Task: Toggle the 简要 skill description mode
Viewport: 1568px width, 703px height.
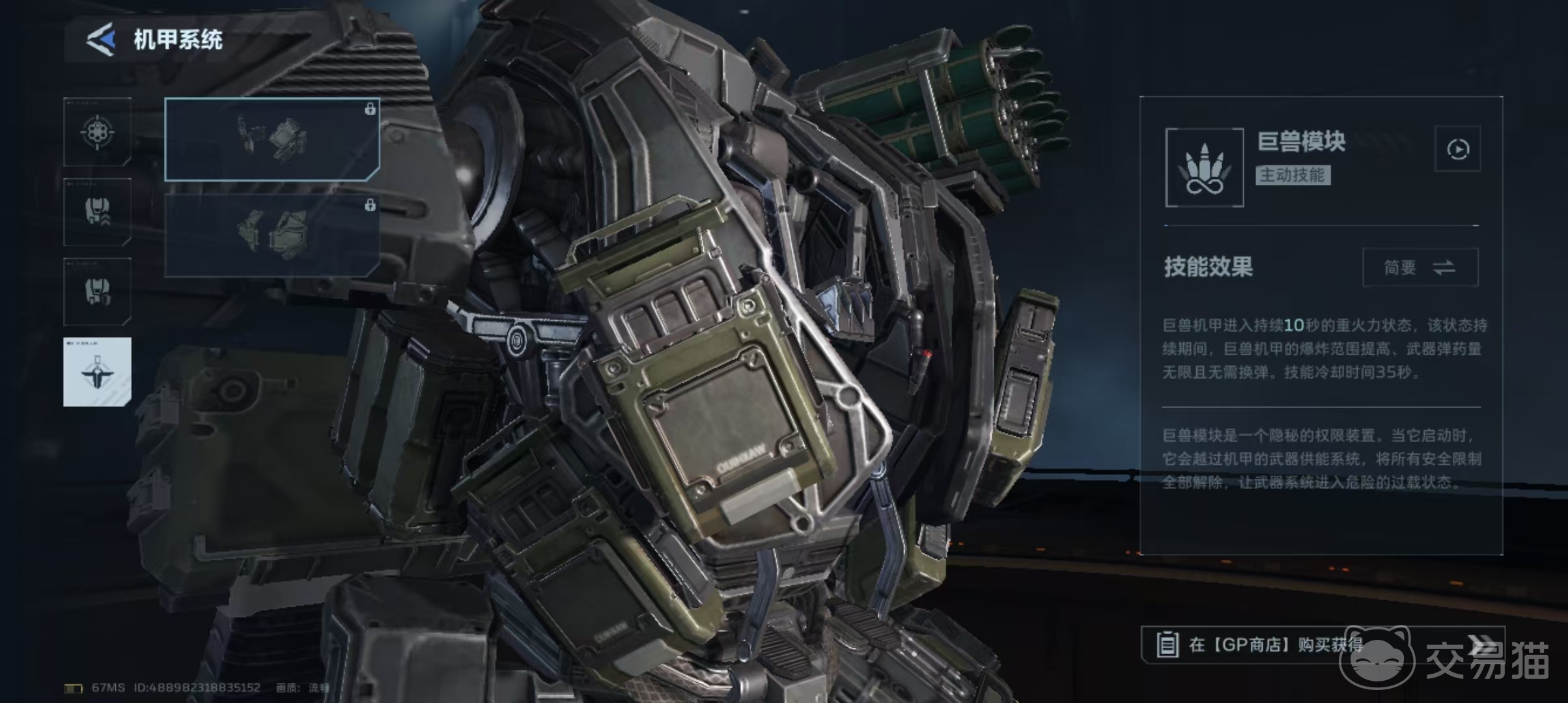Action: pos(1420,268)
